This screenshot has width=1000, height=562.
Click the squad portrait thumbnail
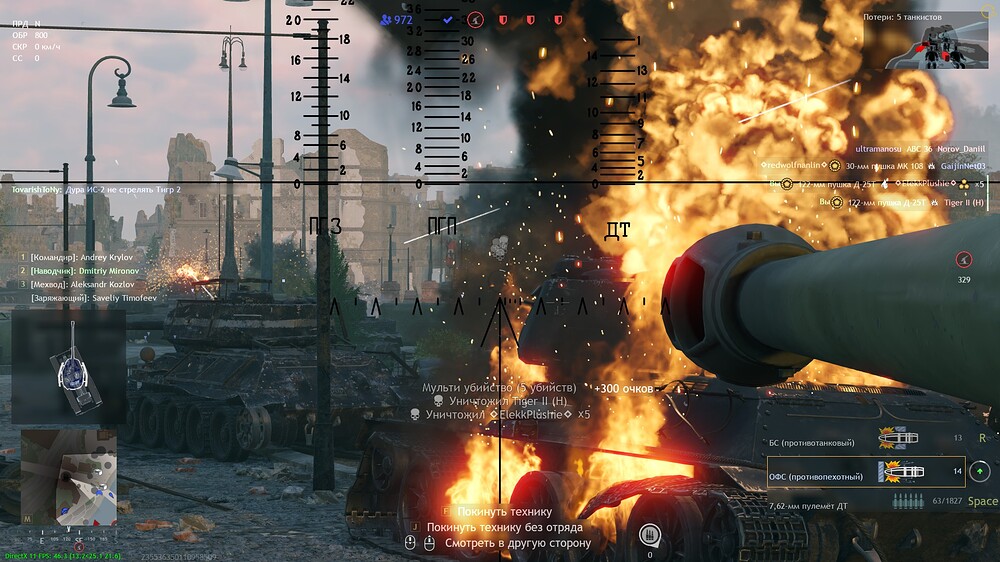[x=938, y=42]
